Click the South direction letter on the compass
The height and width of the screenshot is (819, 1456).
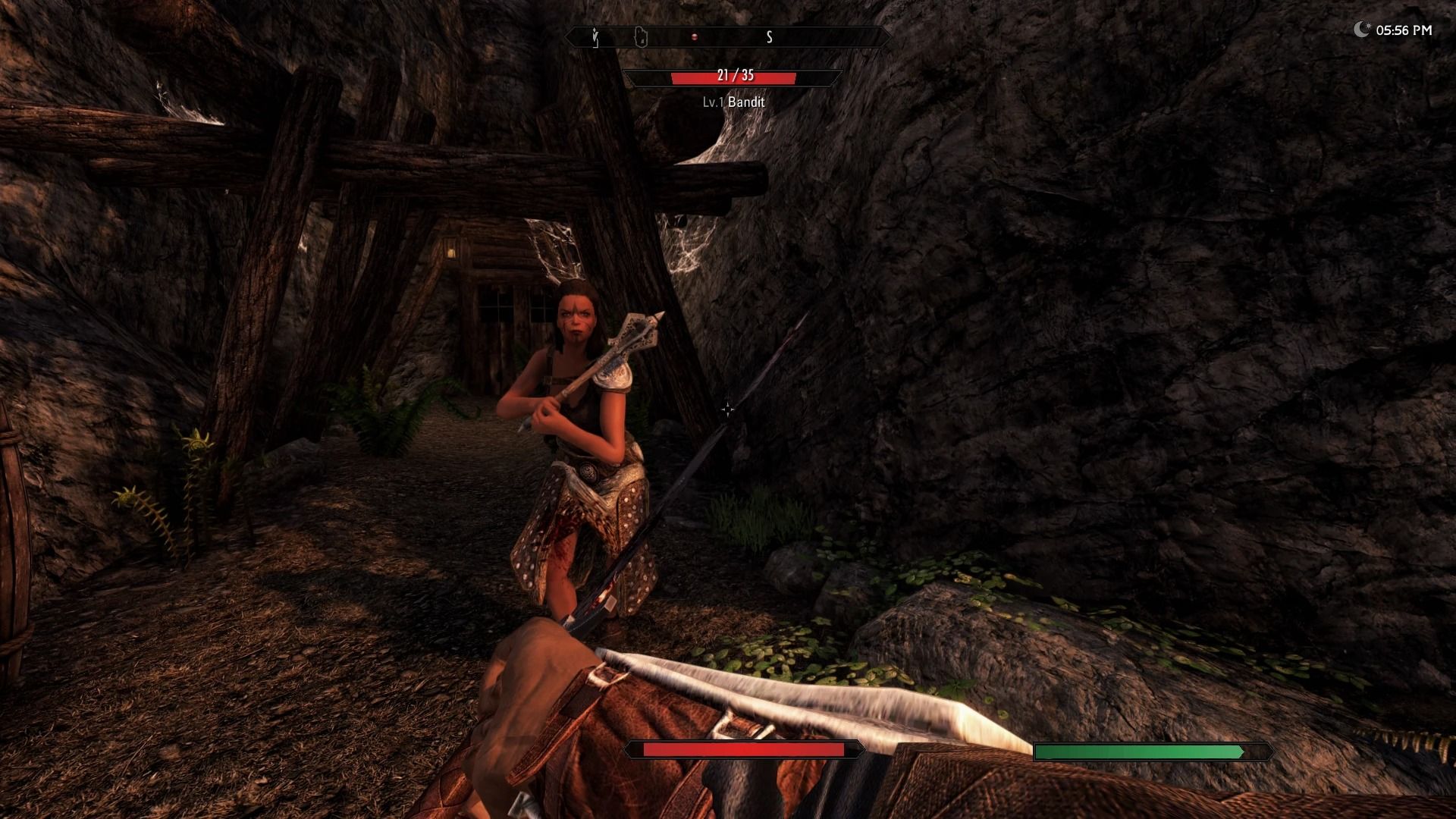[768, 36]
